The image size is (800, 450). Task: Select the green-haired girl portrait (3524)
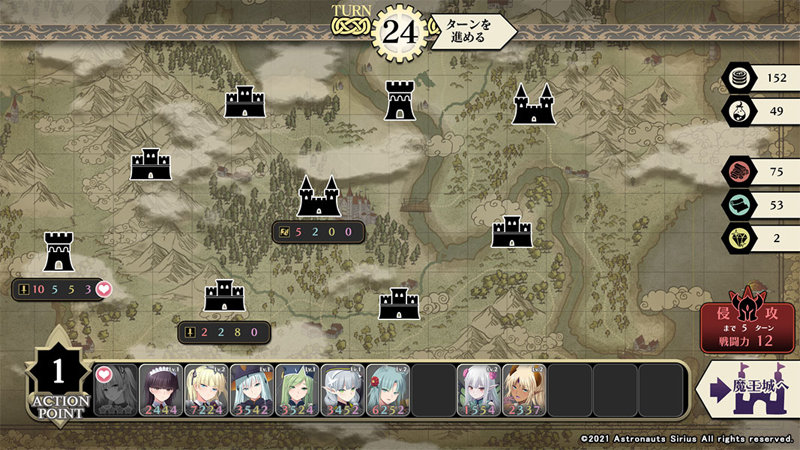click(296, 390)
